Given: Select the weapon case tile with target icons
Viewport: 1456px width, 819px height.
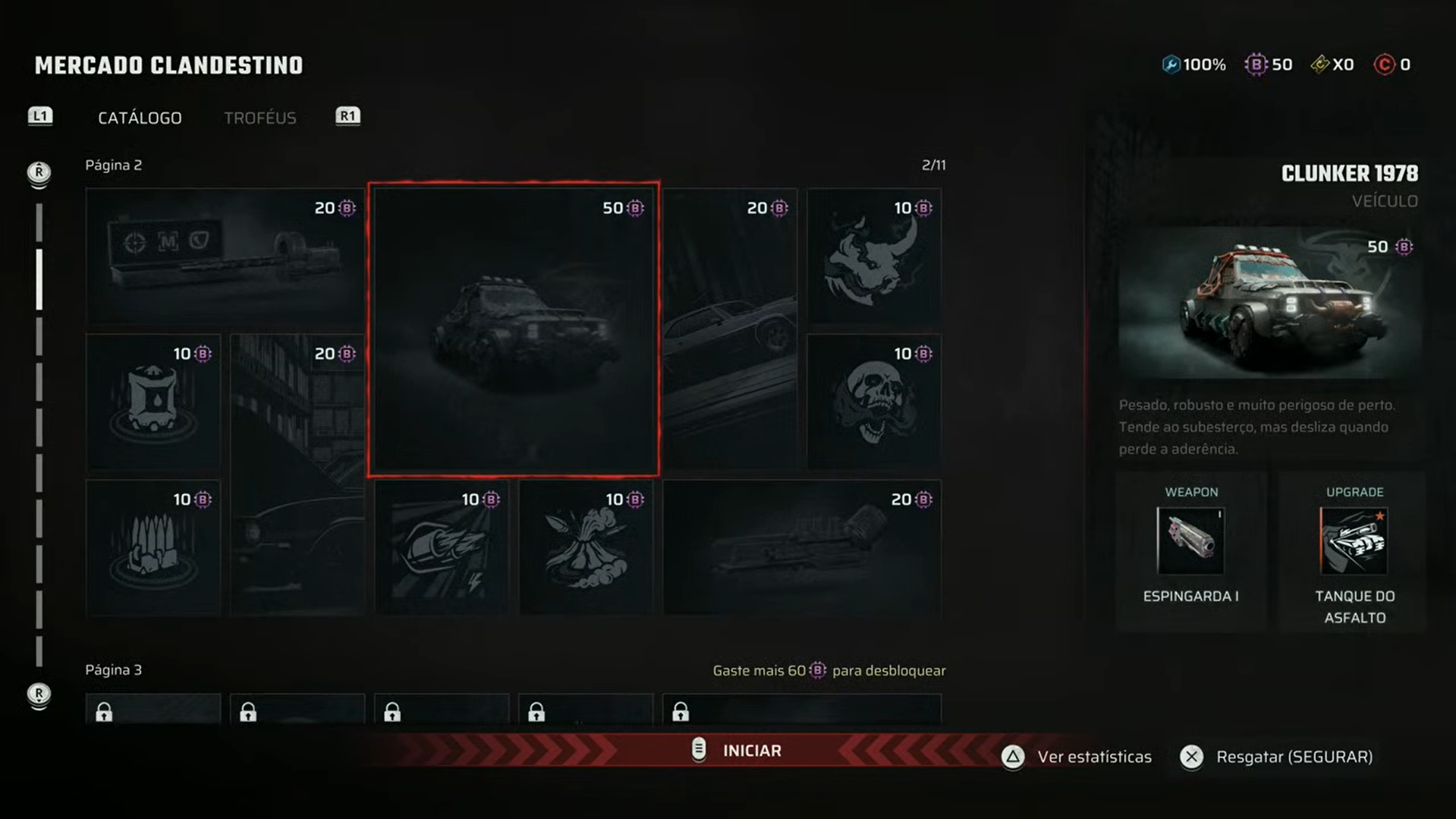Looking at the screenshot, I should click(225, 257).
